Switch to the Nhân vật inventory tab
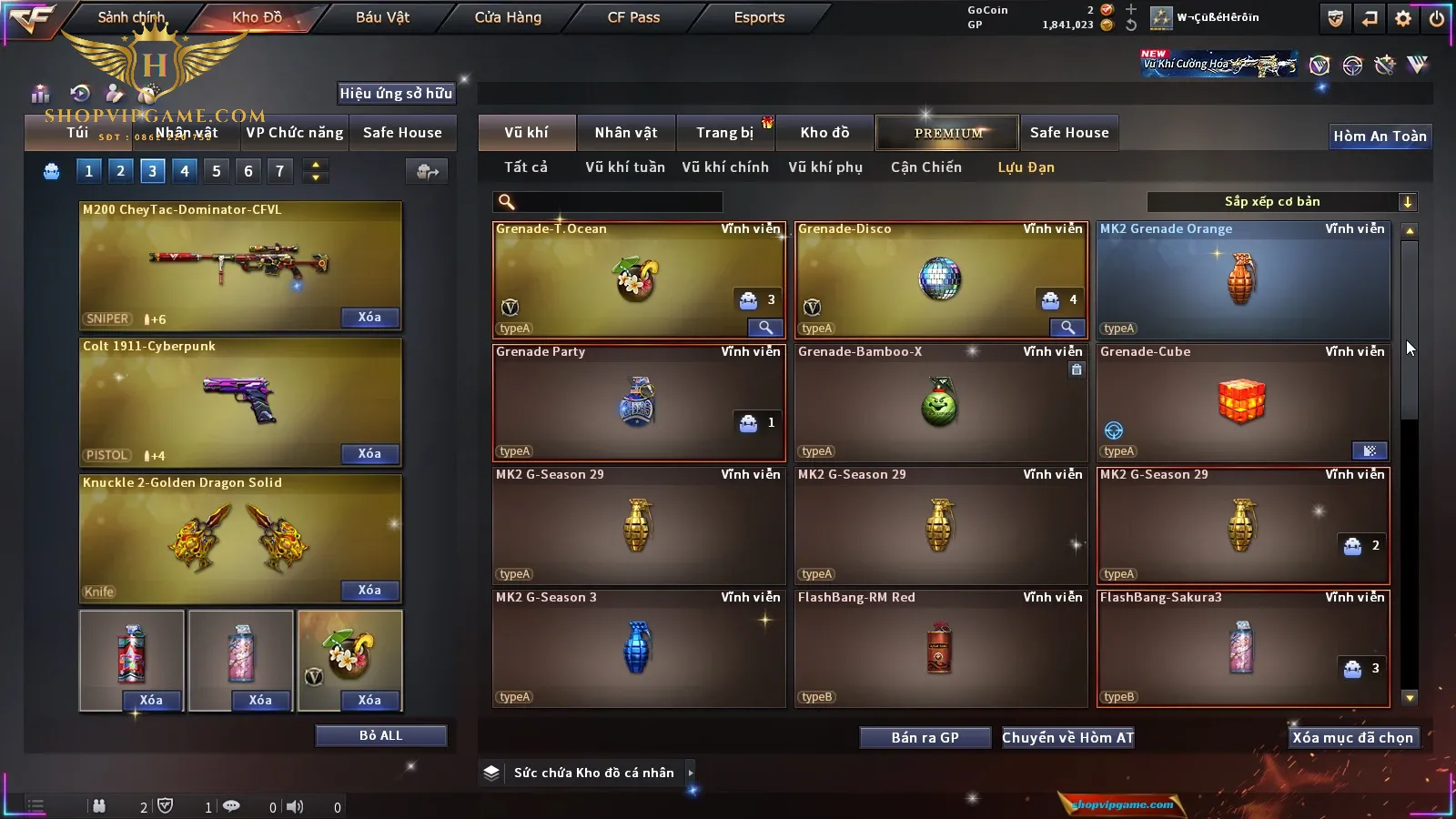This screenshot has width=1456, height=819. tap(625, 133)
